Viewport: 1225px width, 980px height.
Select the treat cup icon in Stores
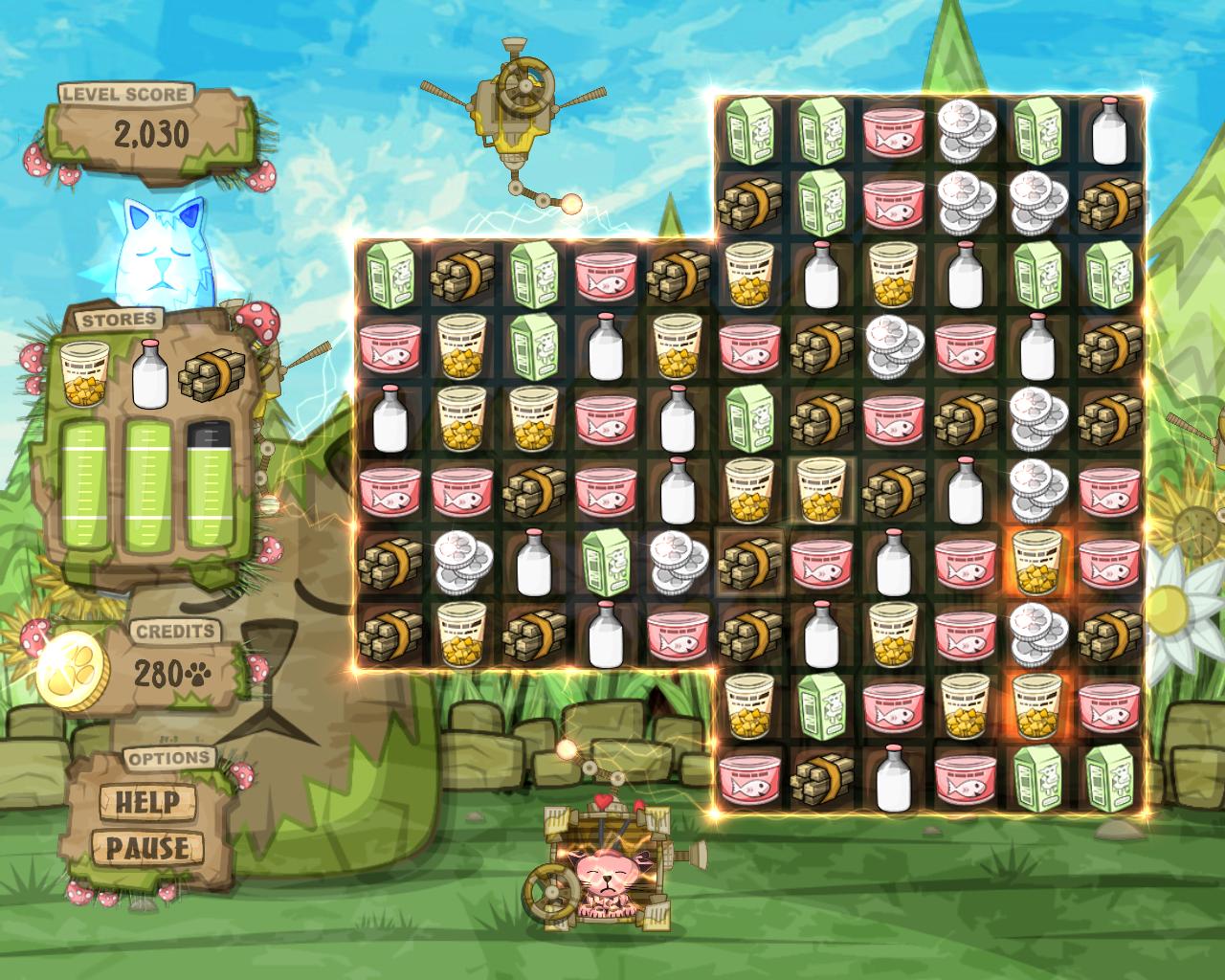click(x=82, y=374)
